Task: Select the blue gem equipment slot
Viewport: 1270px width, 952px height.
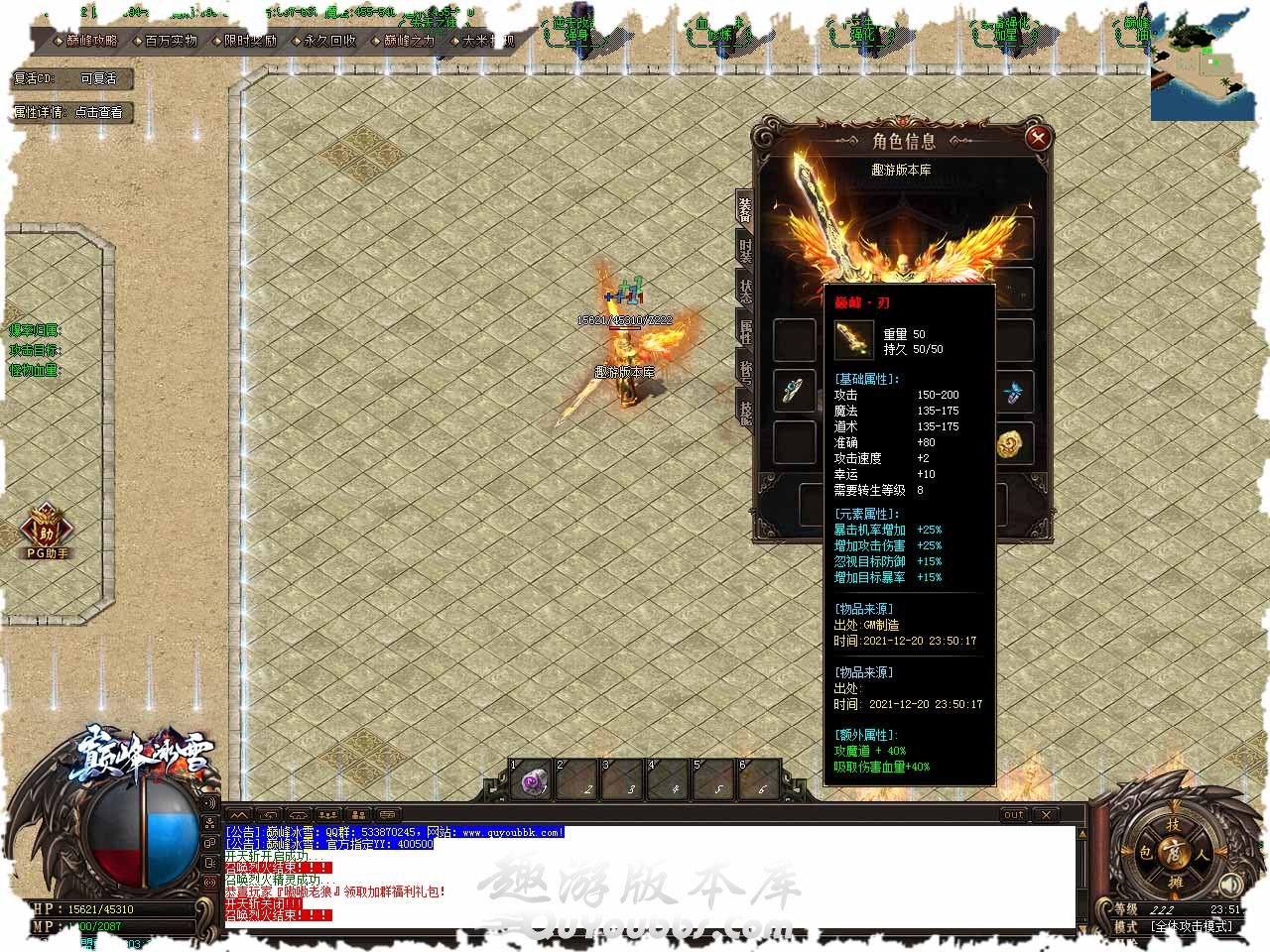Action: click(1013, 393)
